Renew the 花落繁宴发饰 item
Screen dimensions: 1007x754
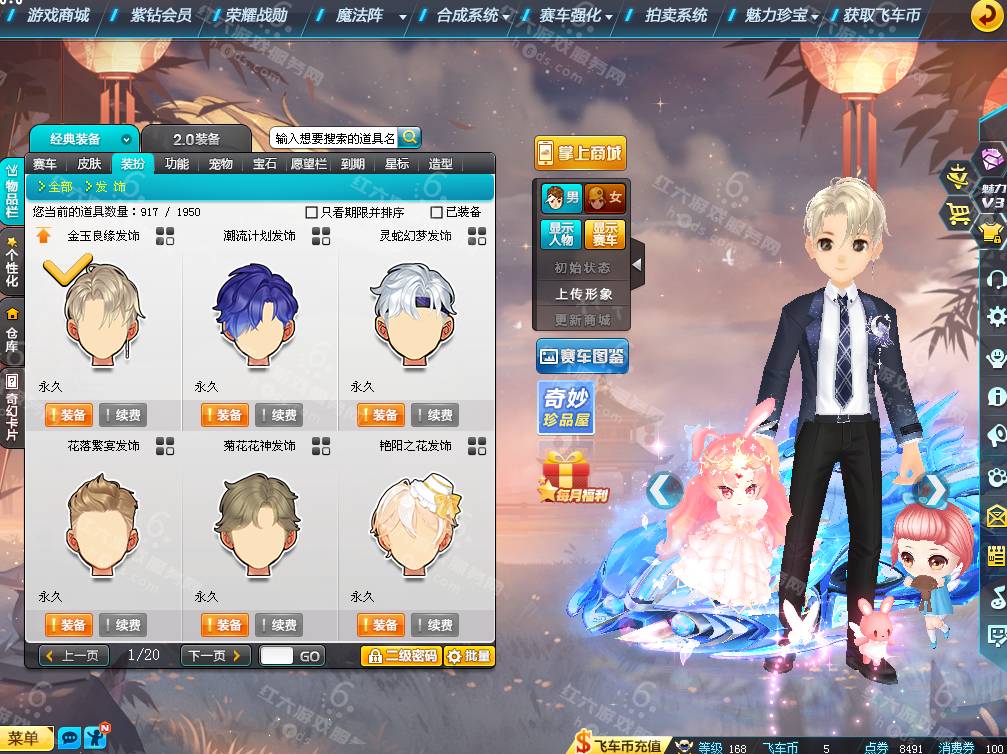122,625
